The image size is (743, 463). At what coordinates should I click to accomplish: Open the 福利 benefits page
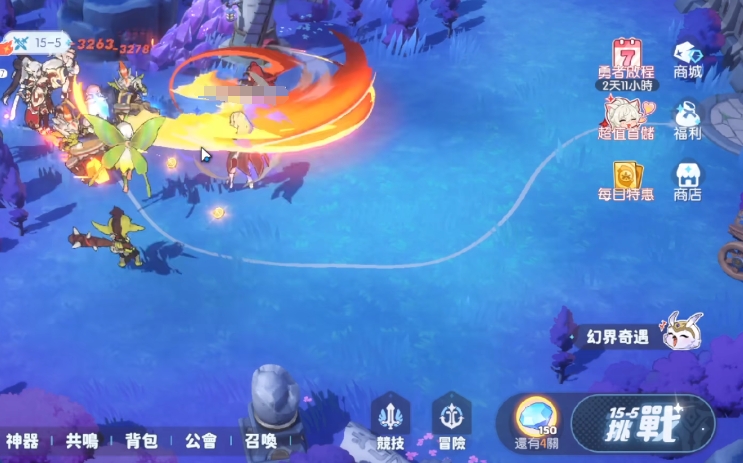click(x=688, y=118)
